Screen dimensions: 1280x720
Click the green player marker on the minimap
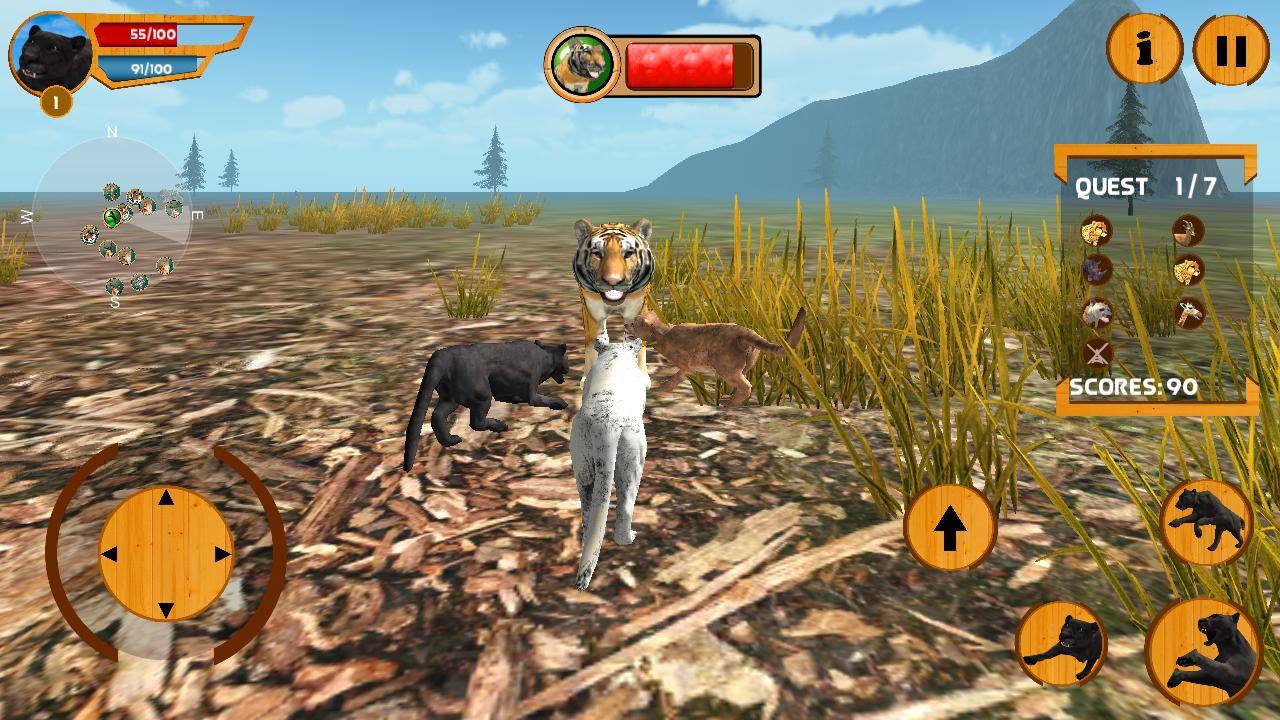112,216
